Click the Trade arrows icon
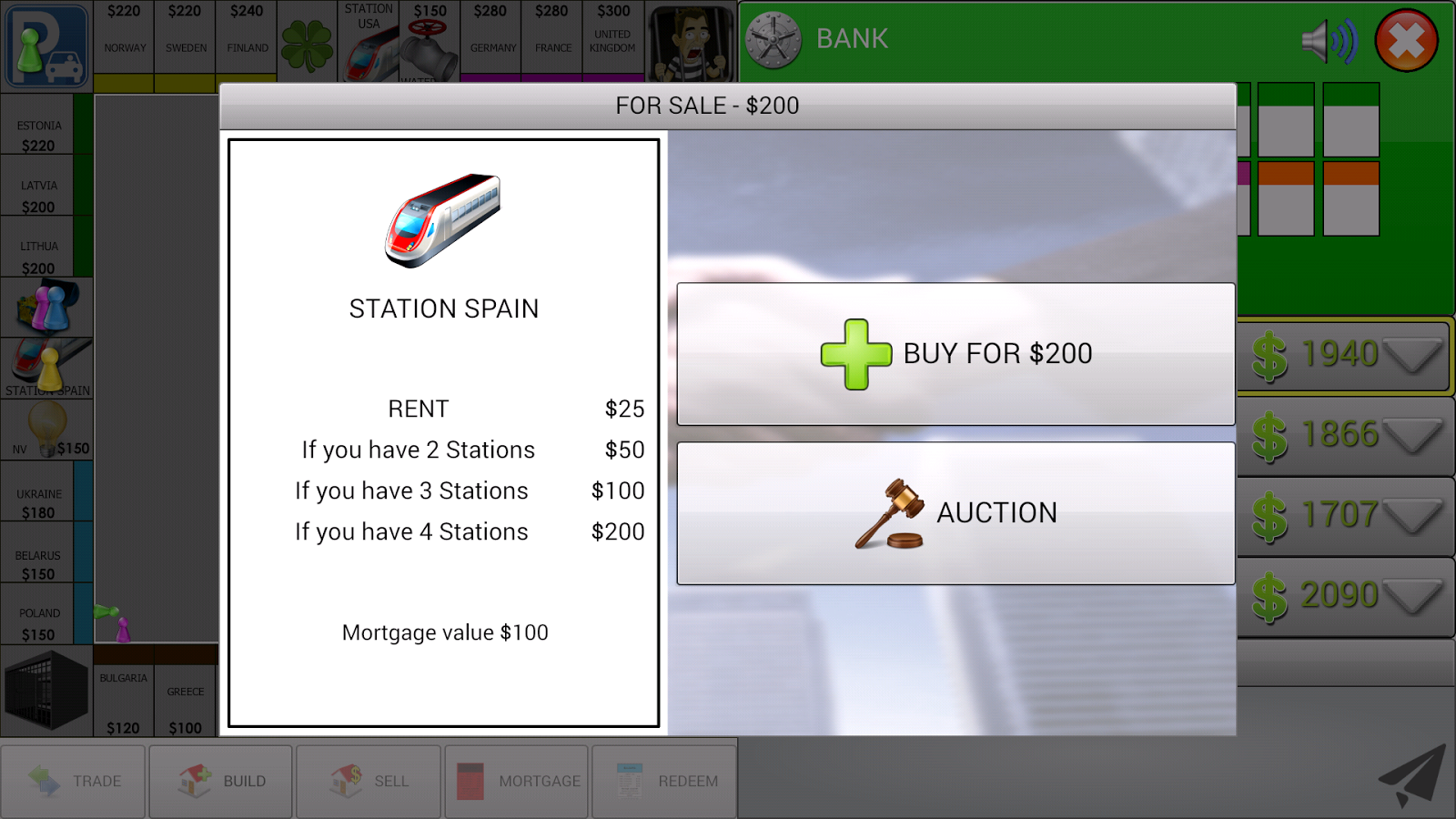 [44, 781]
